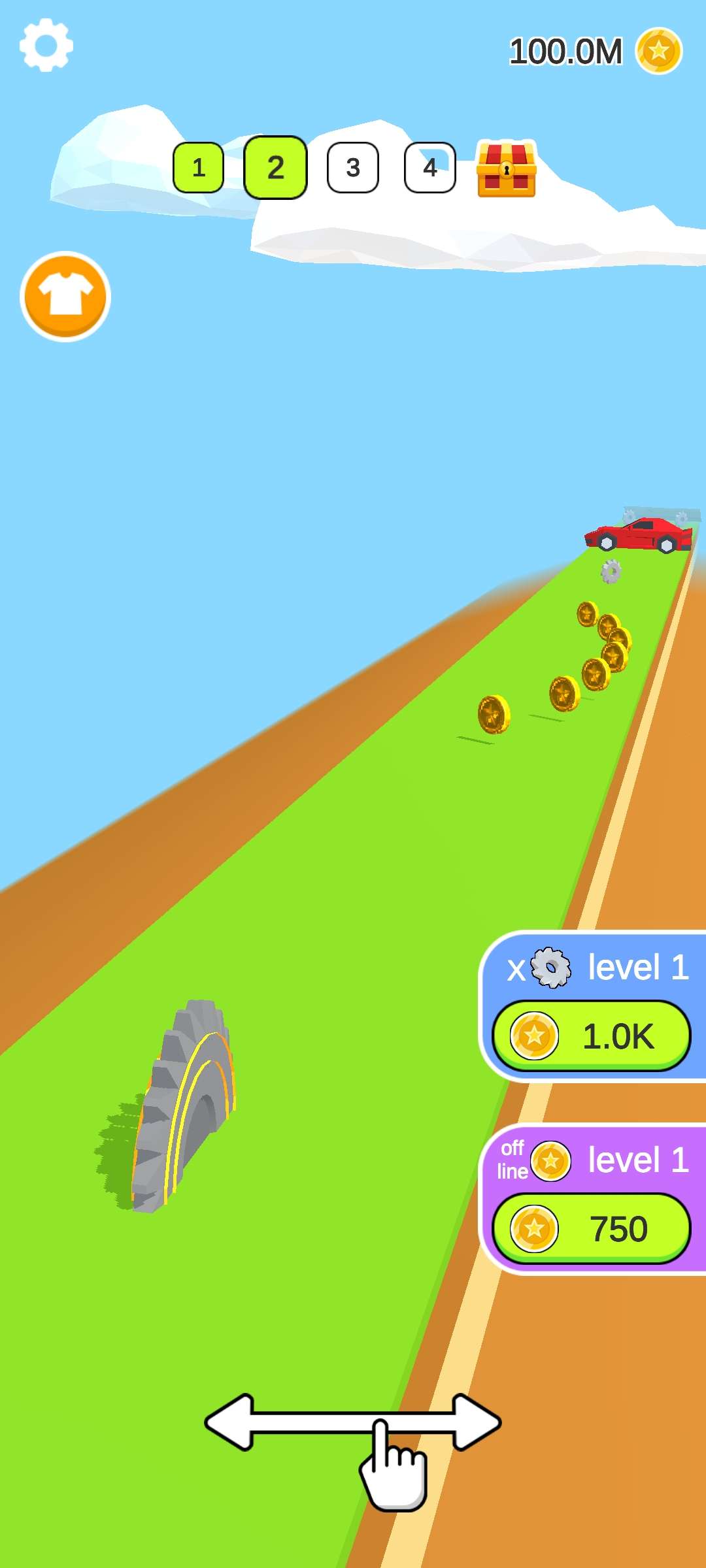Image resolution: width=706 pixels, height=1568 pixels.
Task: Buy offline earnings upgrade for 750
Action: coord(592,1228)
